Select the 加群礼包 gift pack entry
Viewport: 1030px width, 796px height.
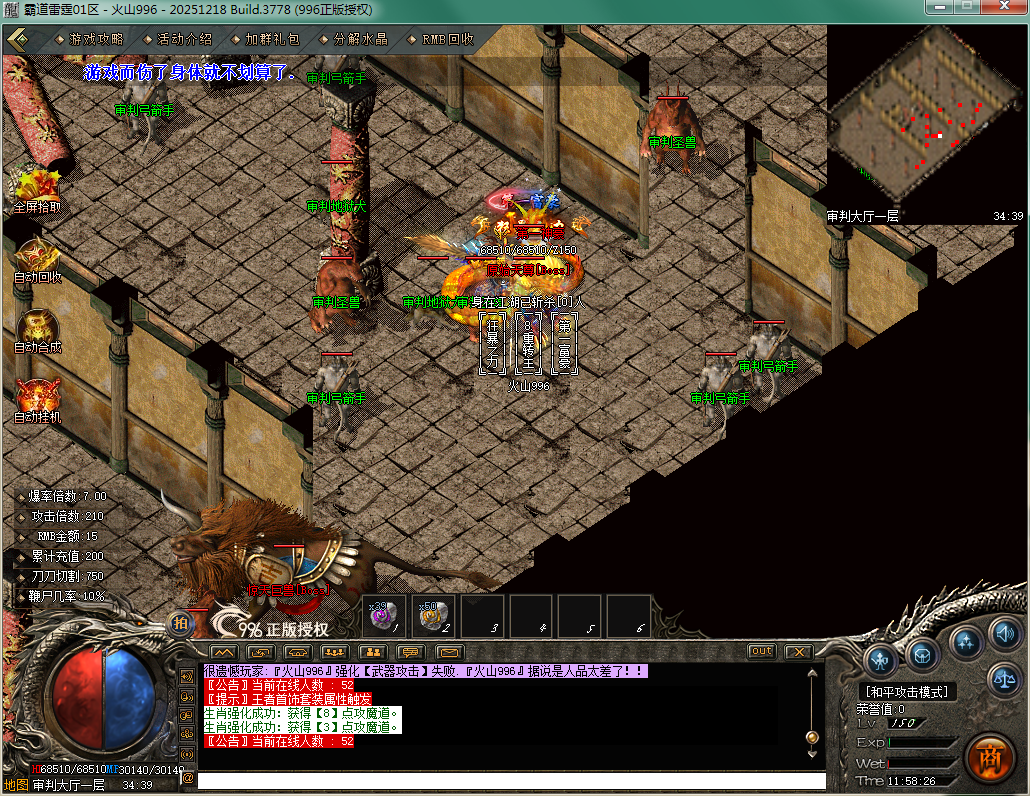click(x=272, y=40)
